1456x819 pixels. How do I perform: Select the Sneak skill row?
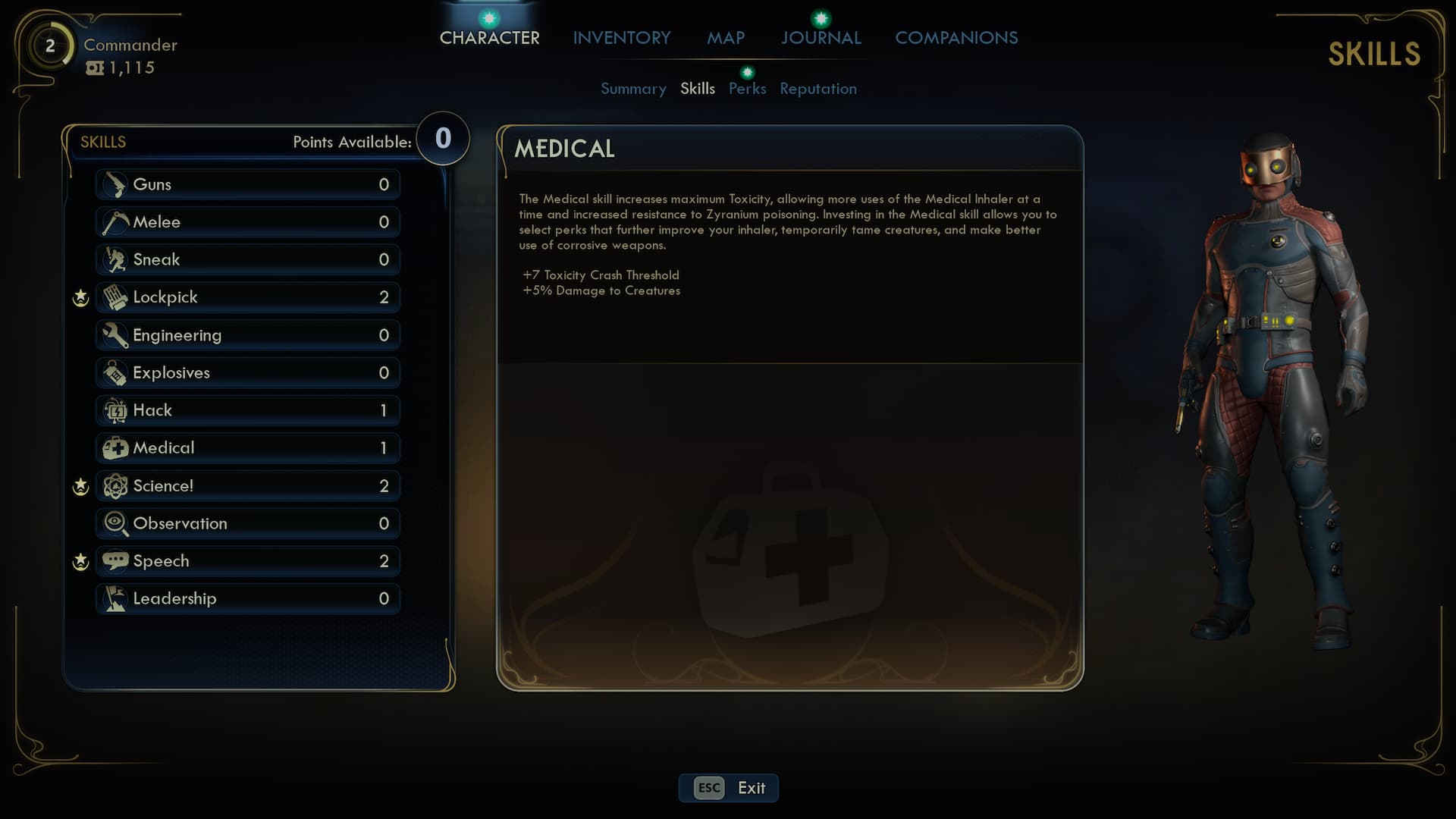click(247, 259)
